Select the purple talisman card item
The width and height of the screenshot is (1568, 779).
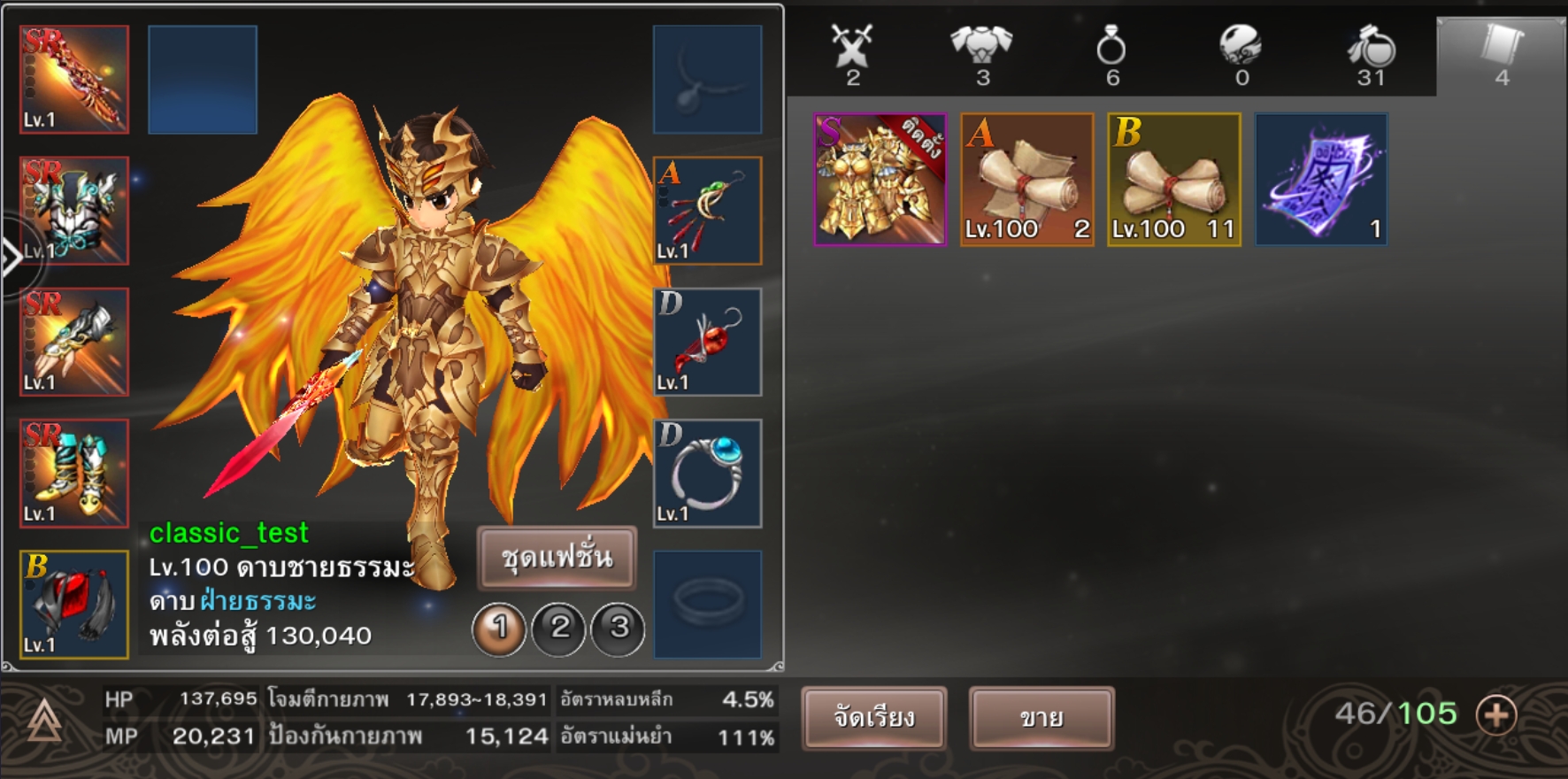click(1321, 180)
